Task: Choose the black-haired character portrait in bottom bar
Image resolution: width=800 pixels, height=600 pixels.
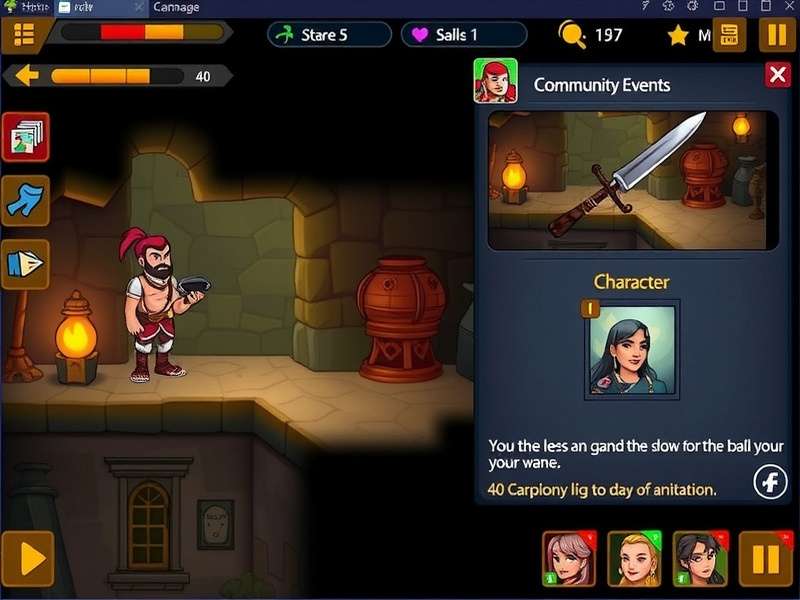Action: [x=700, y=558]
